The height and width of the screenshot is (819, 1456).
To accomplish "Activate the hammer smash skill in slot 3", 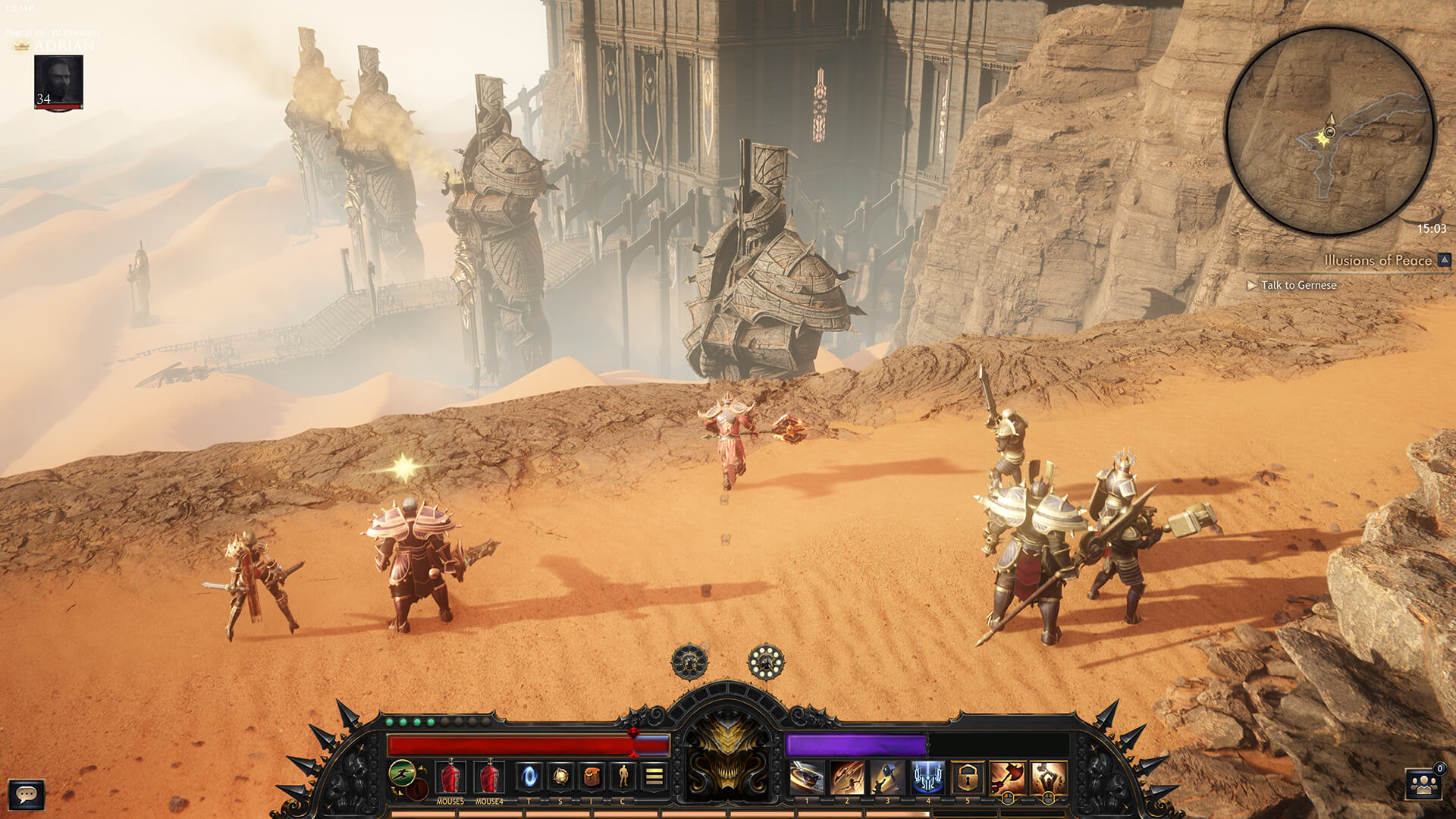I will (887, 777).
